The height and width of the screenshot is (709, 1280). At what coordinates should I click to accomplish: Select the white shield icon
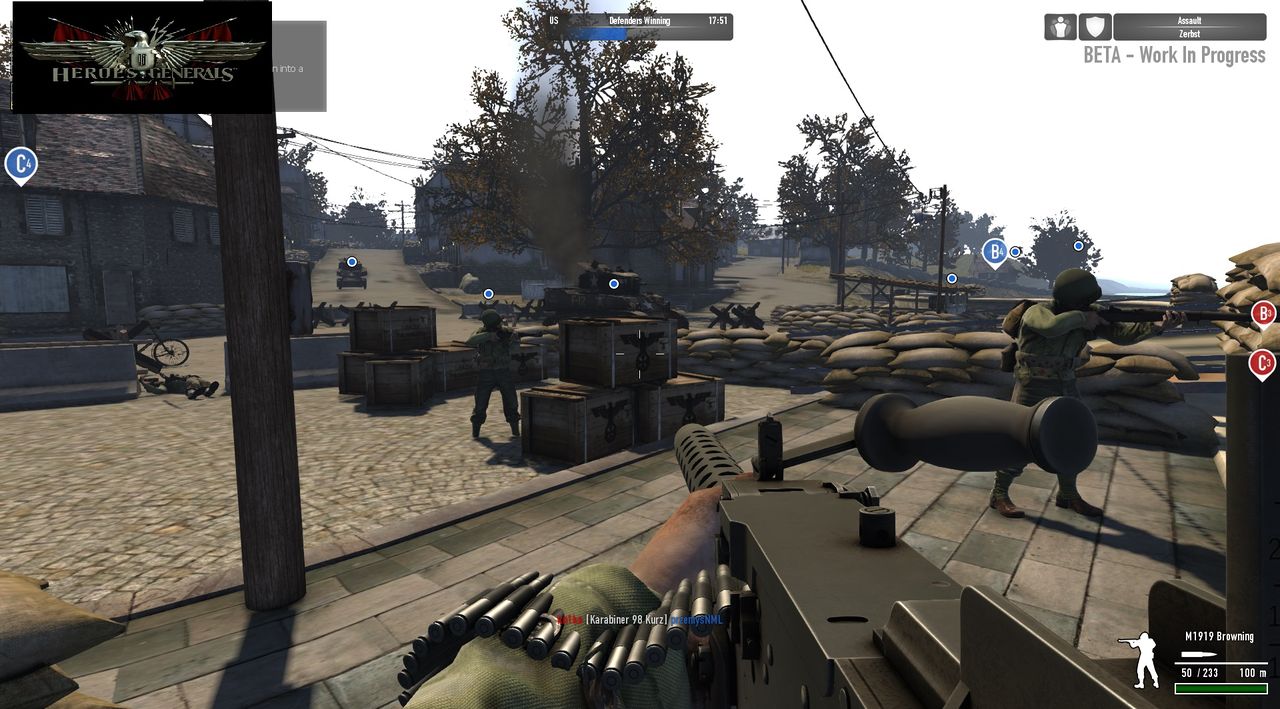click(x=1095, y=27)
